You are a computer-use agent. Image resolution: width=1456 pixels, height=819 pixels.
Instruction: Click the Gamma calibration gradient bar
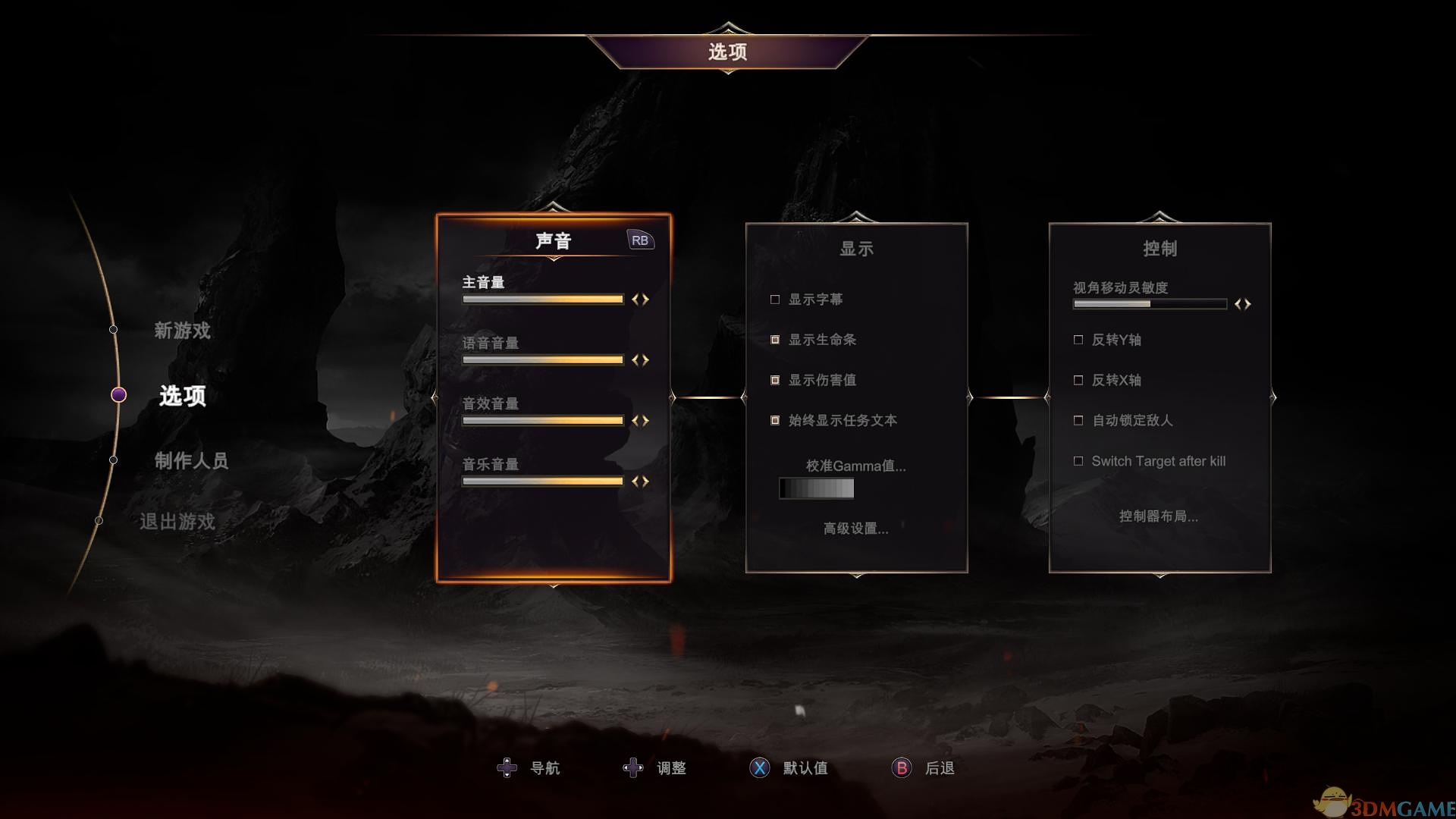pyautogui.click(x=815, y=488)
